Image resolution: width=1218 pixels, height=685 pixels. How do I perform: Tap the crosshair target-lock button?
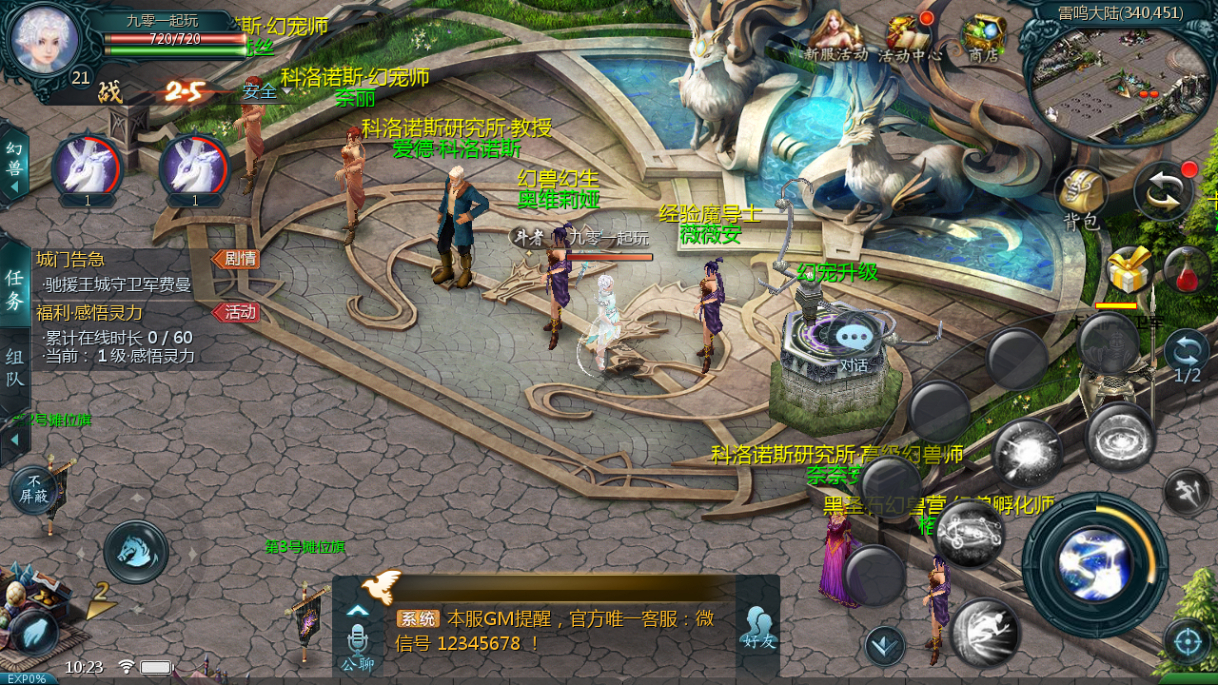point(1188,641)
